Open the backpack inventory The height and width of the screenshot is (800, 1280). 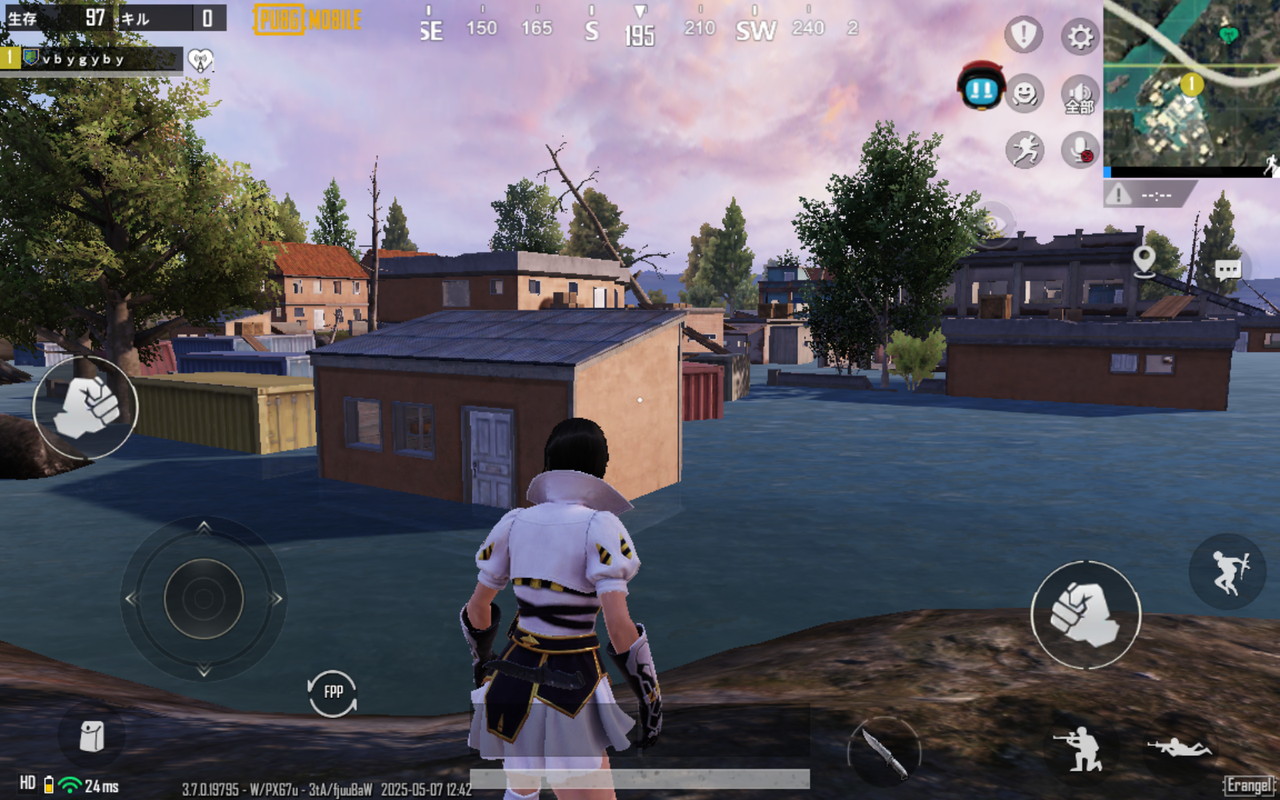pyautogui.click(x=92, y=737)
